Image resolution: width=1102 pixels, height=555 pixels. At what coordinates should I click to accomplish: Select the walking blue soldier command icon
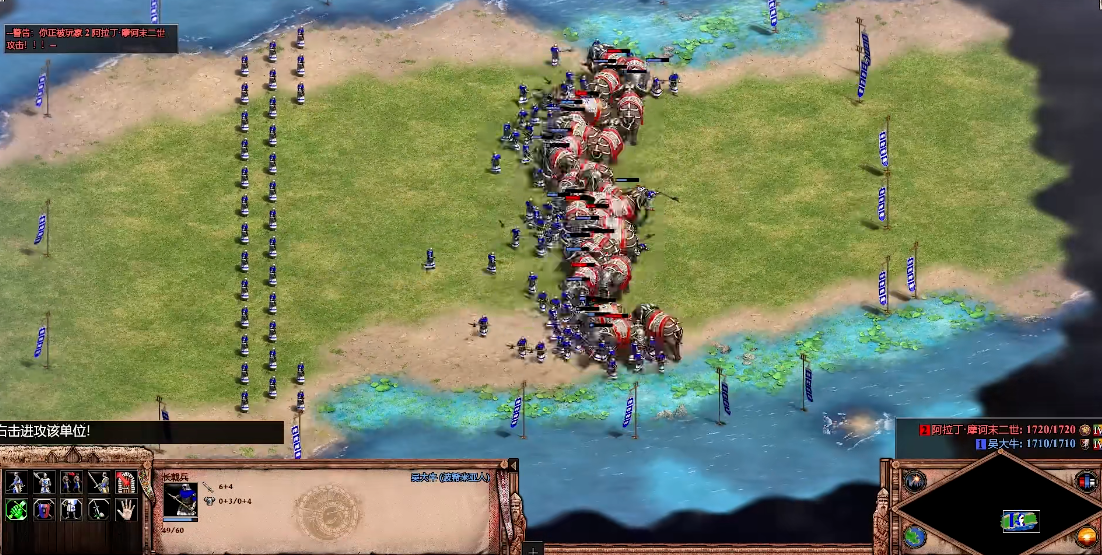pyautogui.click(x=16, y=482)
